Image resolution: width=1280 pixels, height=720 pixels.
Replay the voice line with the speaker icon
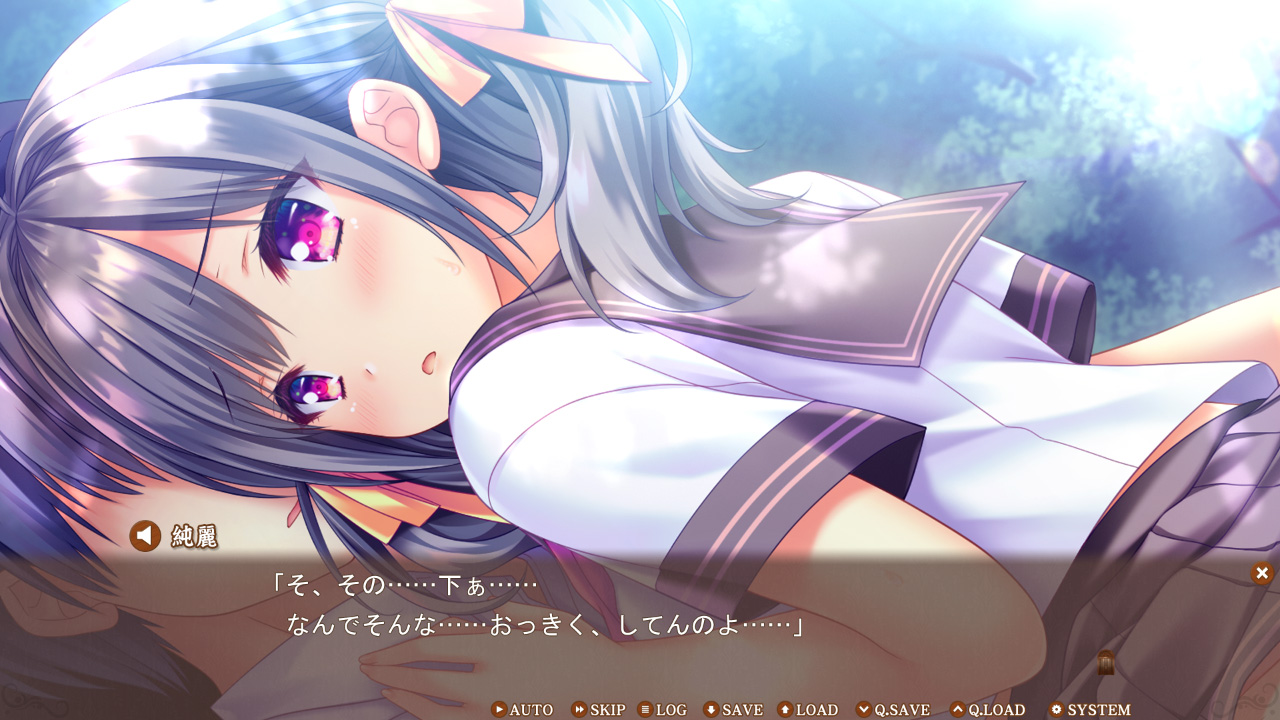click(x=145, y=536)
